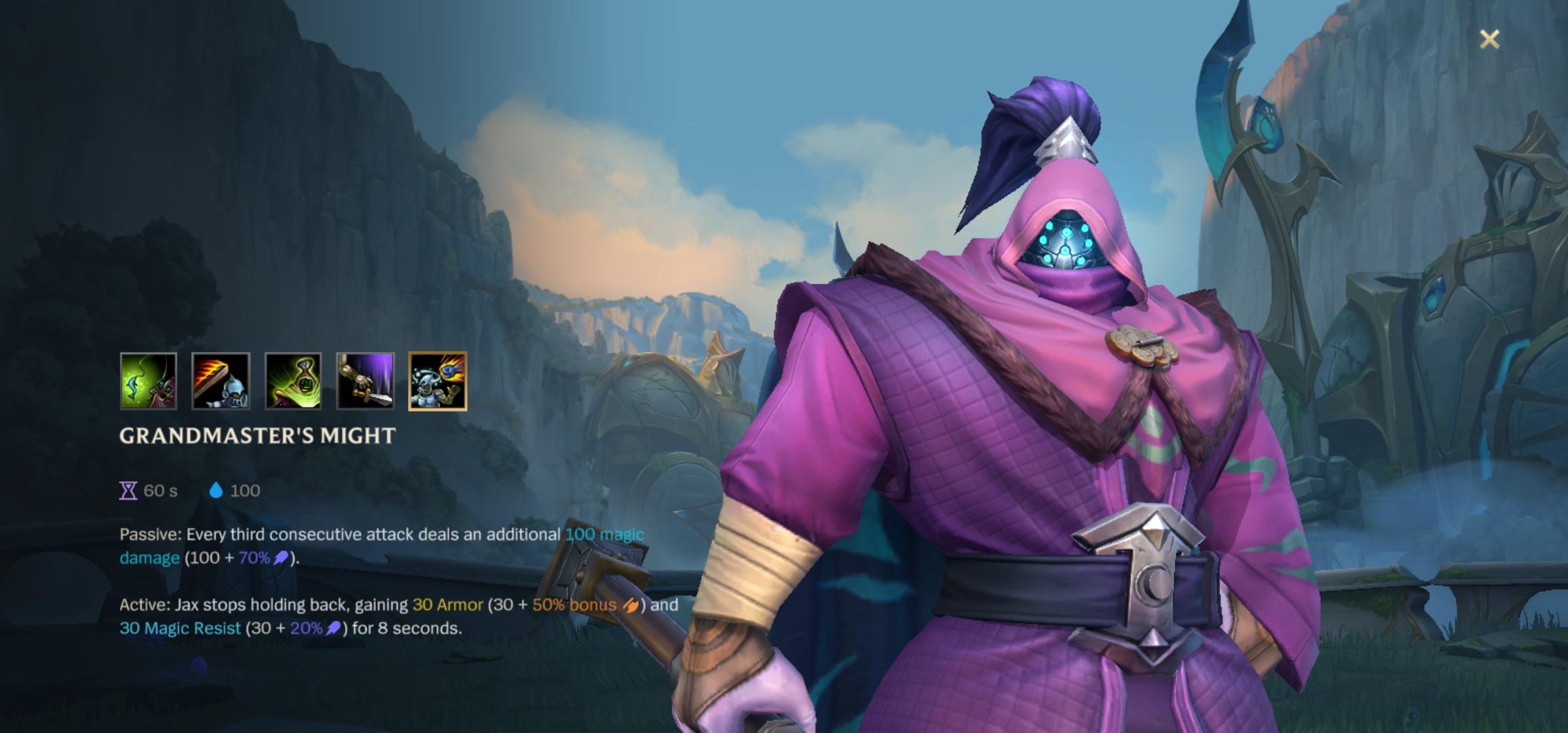Choose the dropped sword ability icon
Screen dimensions: 1568x733
coord(365,381)
